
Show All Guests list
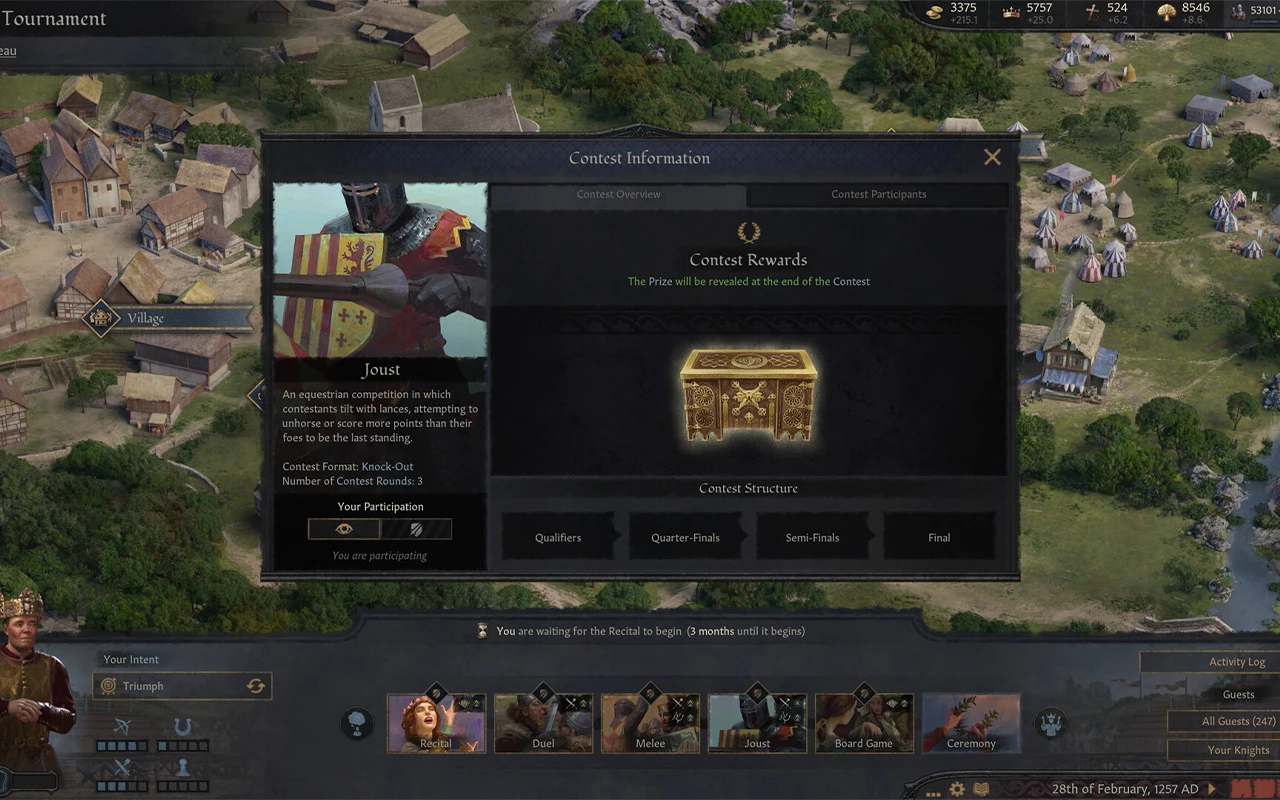(1238, 721)
